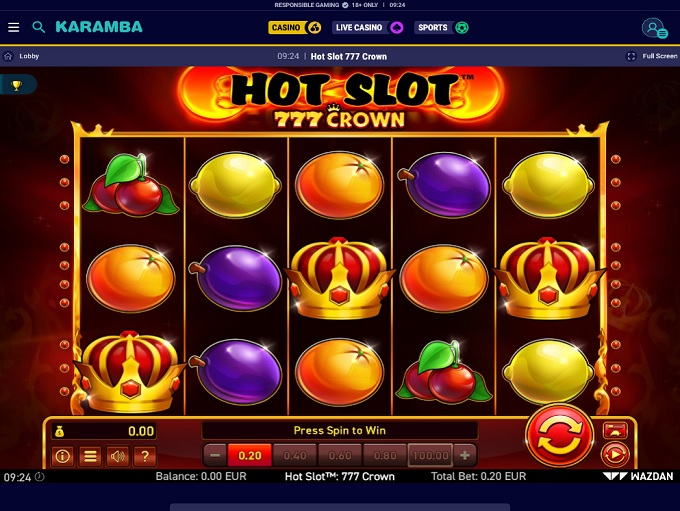The height and width of the screenshot is (511, 680).
Task: Open the Live Casino section
Action: pyautogui.click(x=367, y=28)
